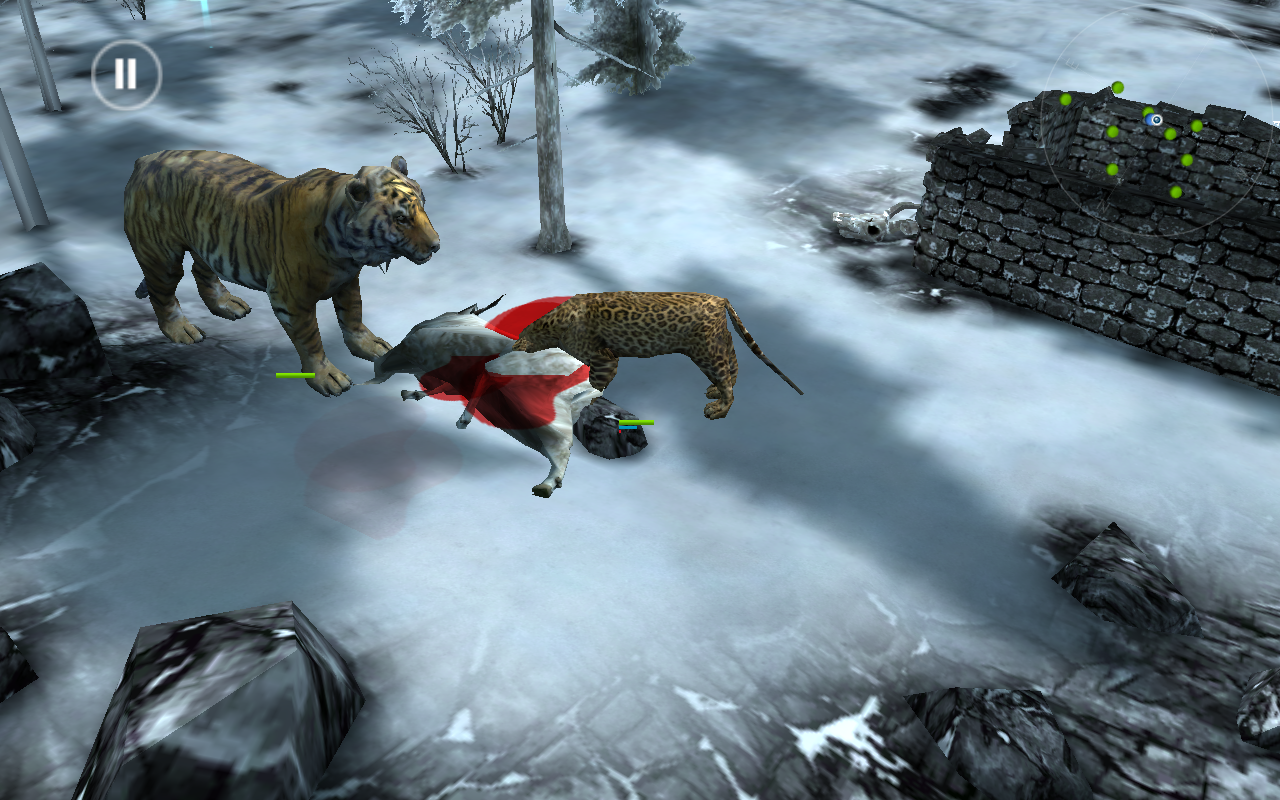Click the leftmost green dot on the minimap
1280x800 pixels.
(x=1065, y=100)
